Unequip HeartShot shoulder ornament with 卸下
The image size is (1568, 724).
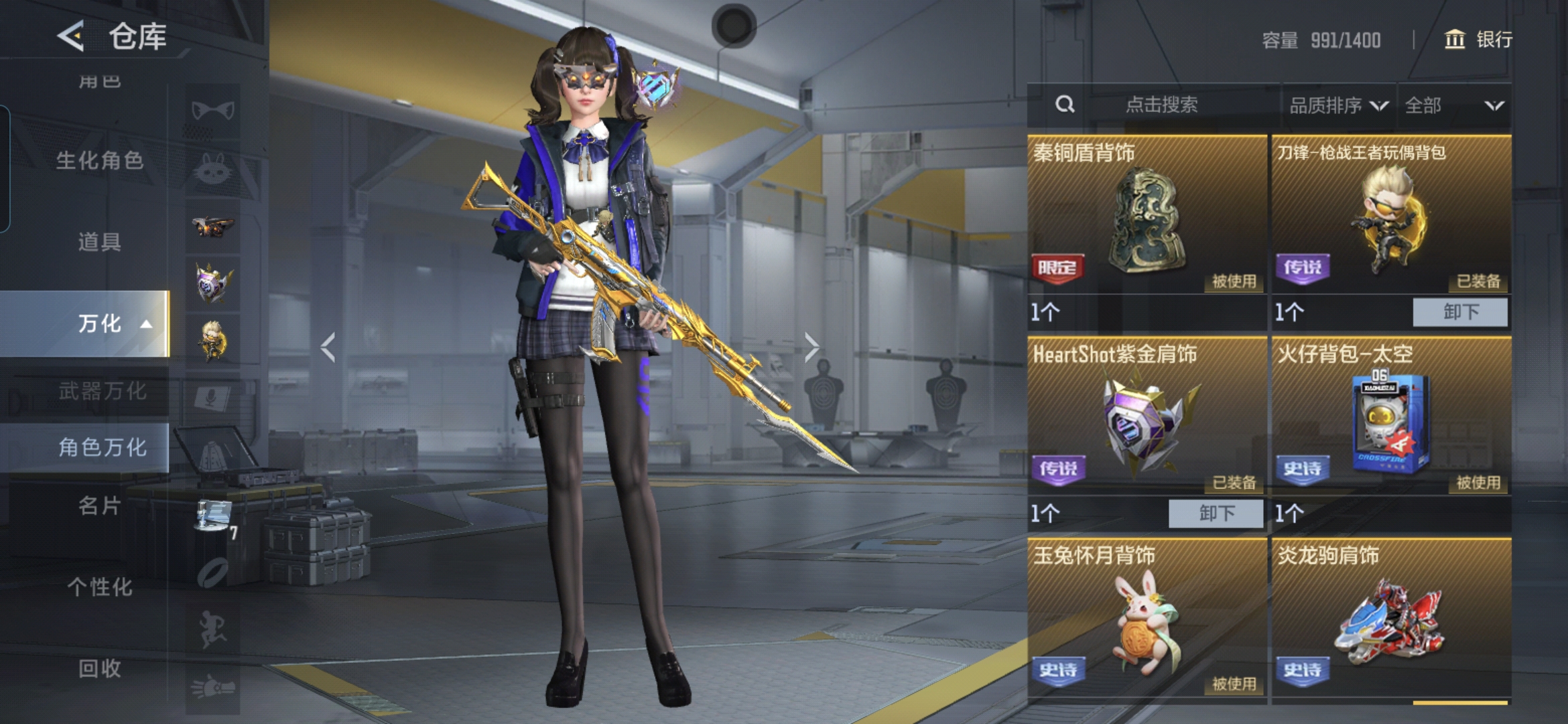pyautogui.click(x=1216, y=514)
